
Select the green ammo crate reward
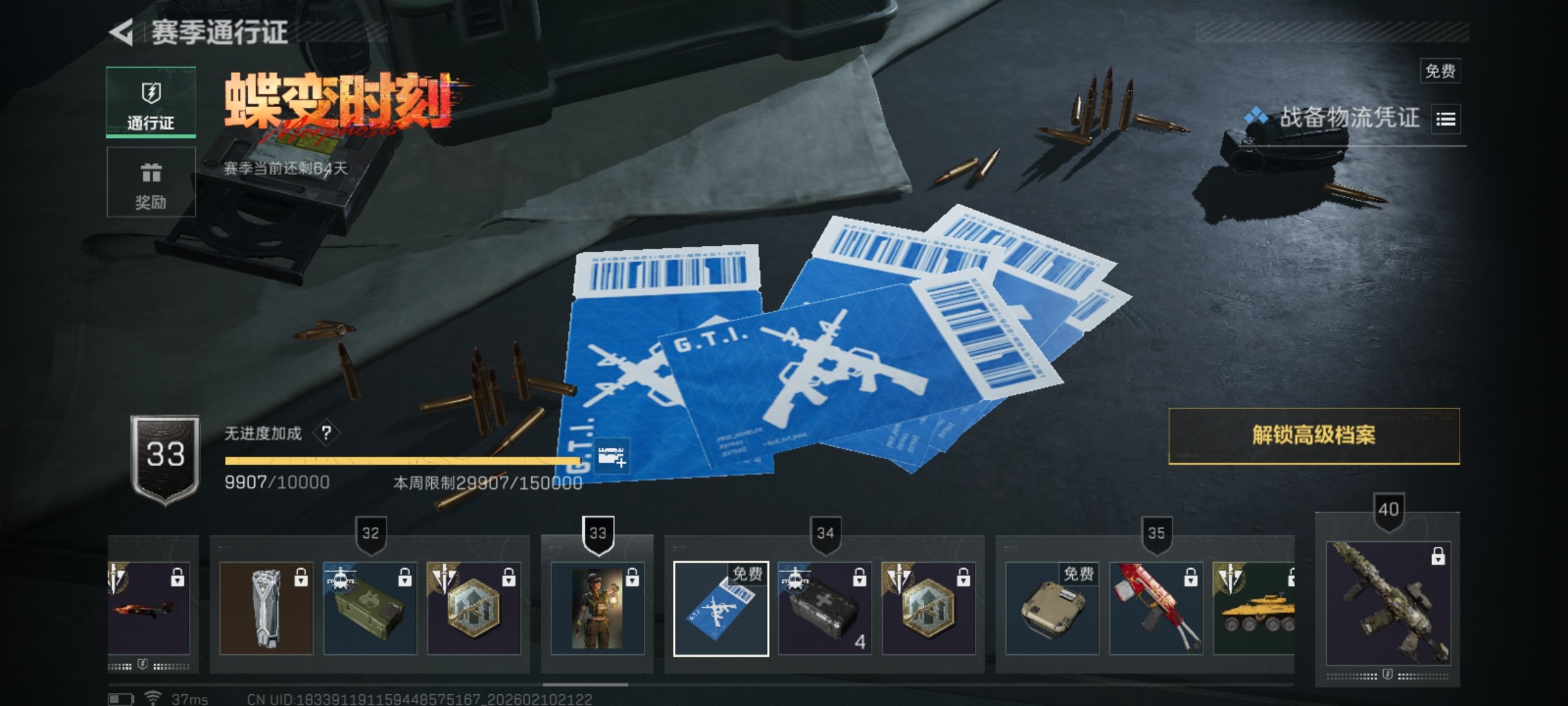coord(370,609)
